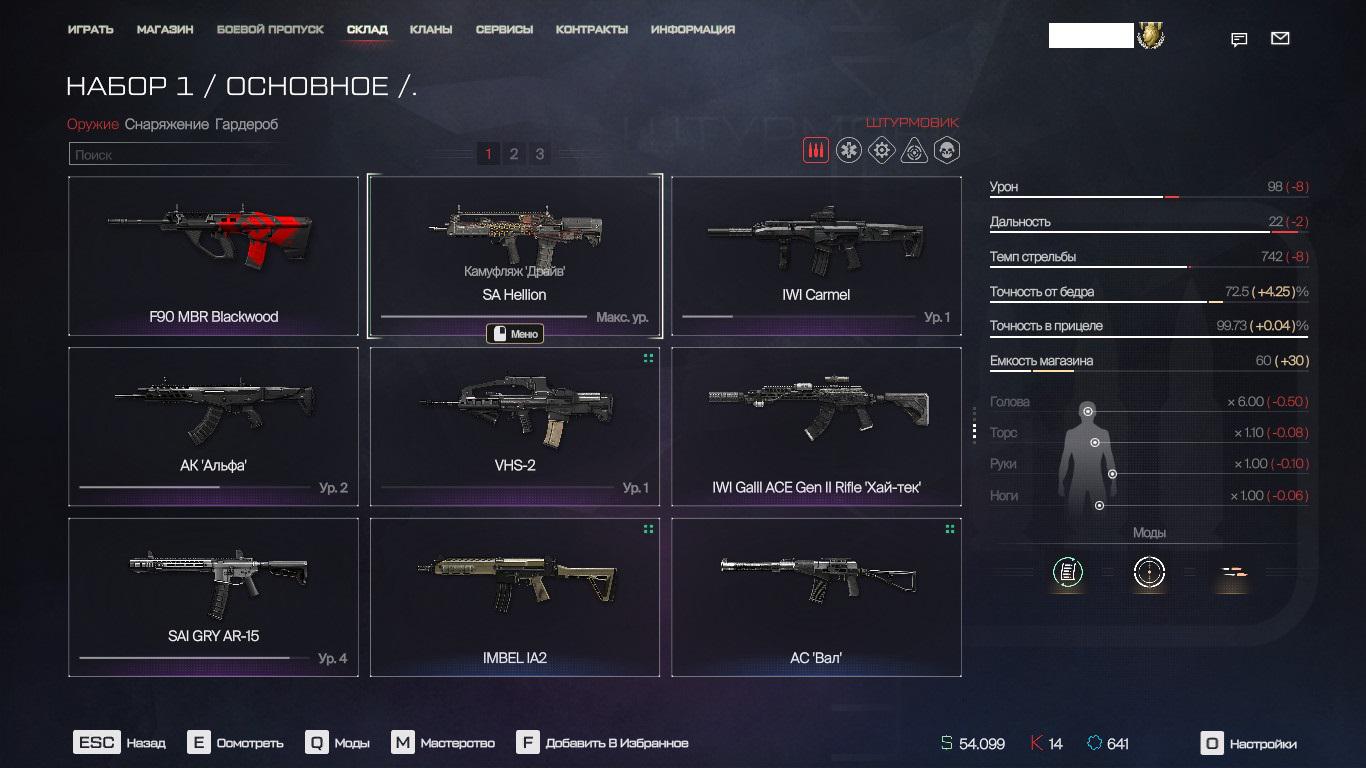This screenshot has width=1366, height=768.
Task: Choose the skull class icon
Action: click(946, 151)
